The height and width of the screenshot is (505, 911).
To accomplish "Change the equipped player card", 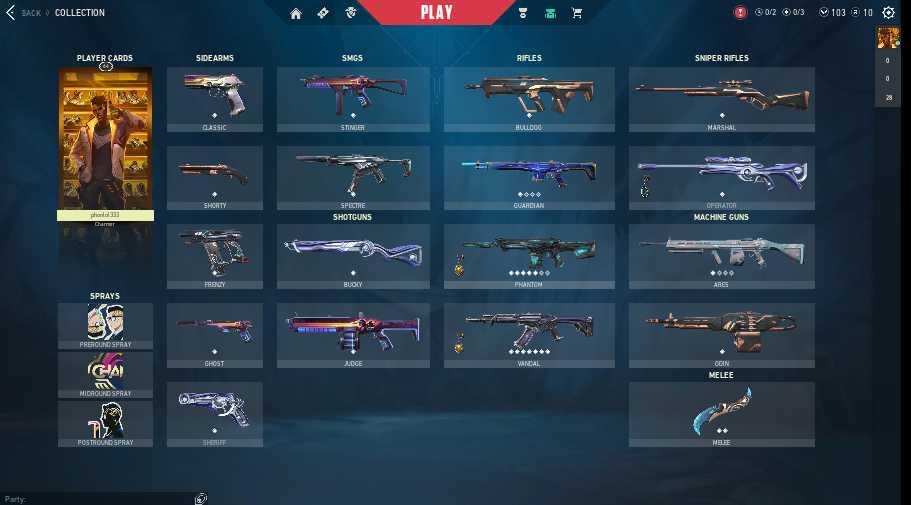I will 105,140.
